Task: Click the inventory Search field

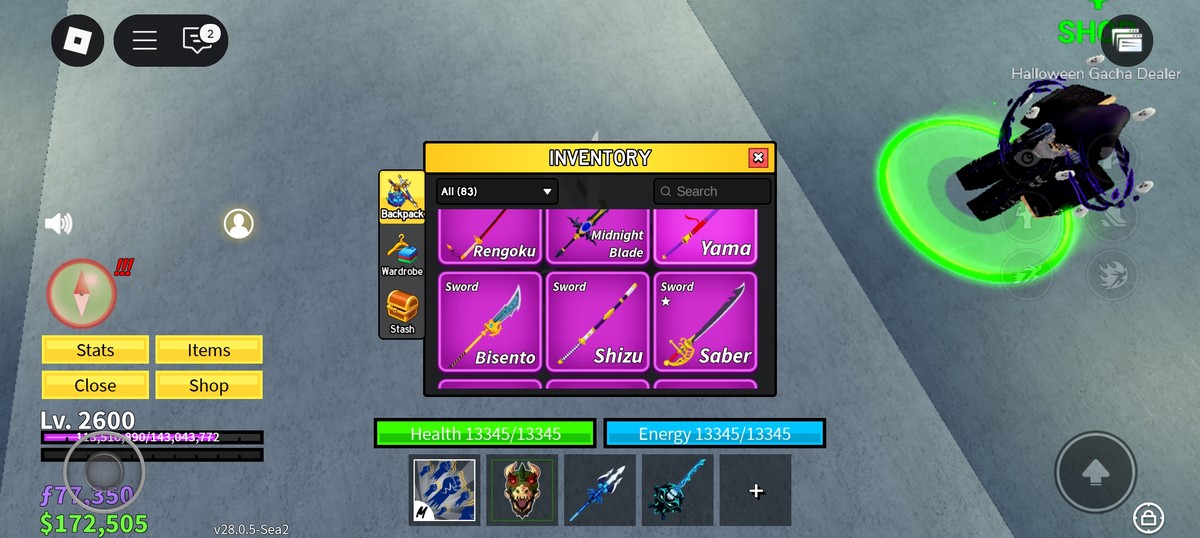Action: pyautogui.click(x=712, y=191)
